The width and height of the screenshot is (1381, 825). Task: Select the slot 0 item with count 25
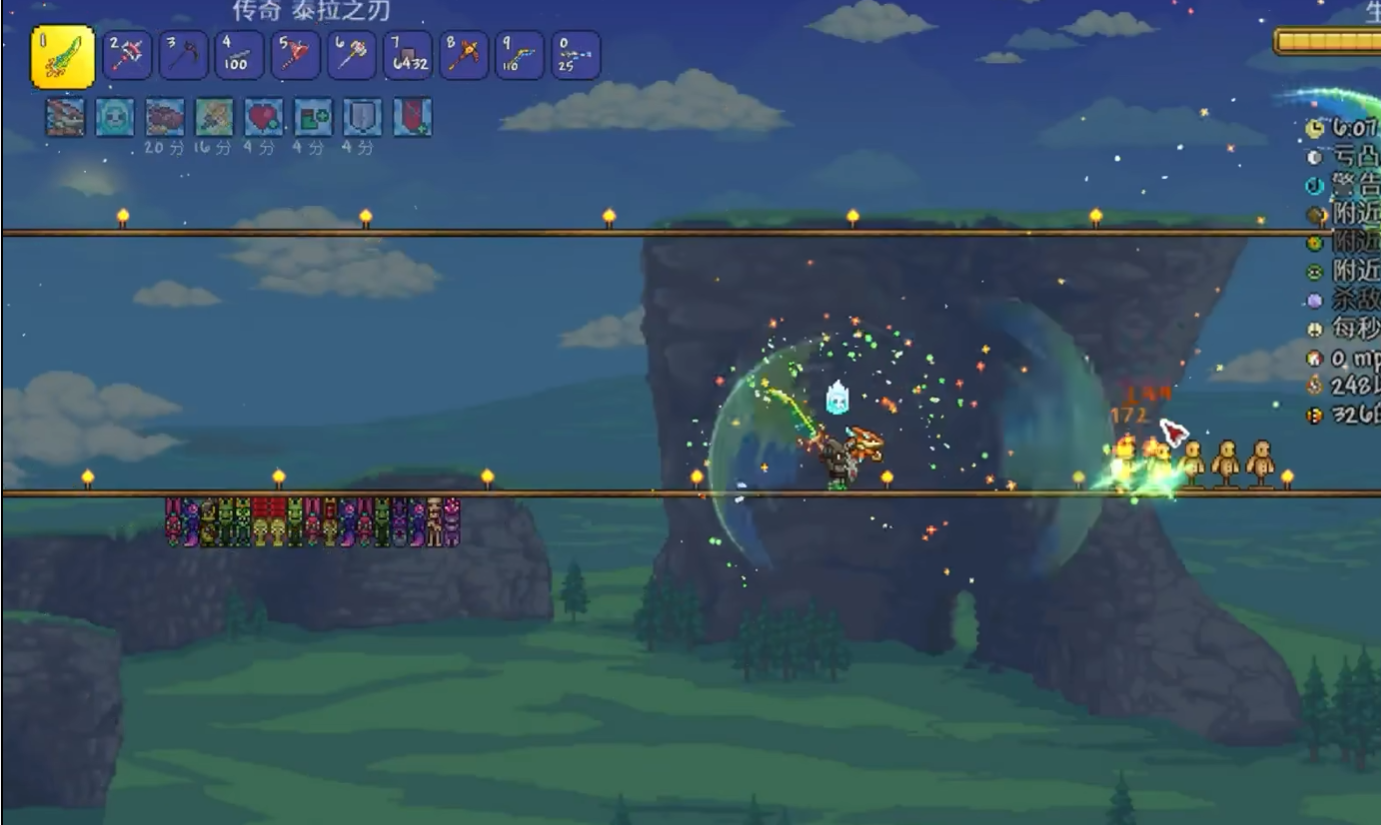coord(575,56)
